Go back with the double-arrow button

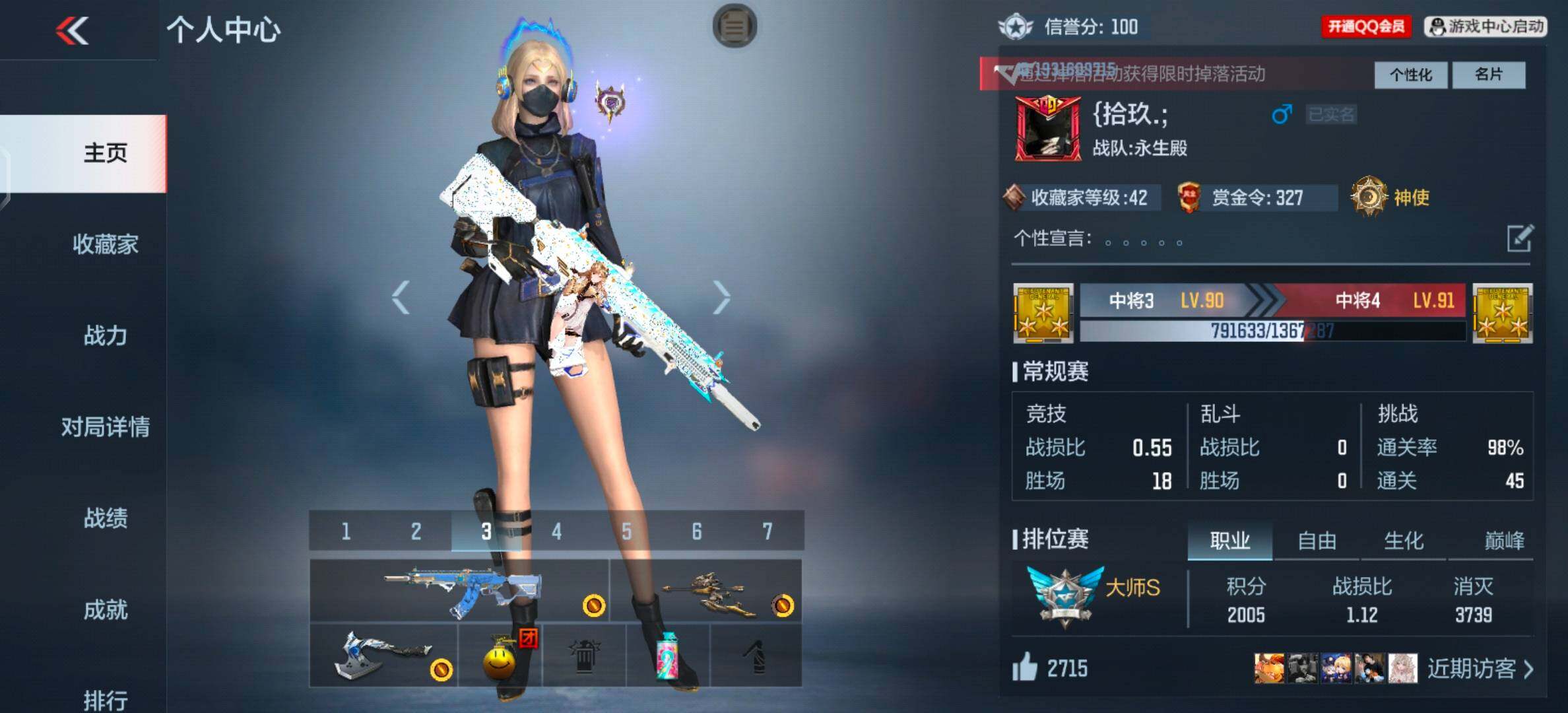tap(73, 30)
